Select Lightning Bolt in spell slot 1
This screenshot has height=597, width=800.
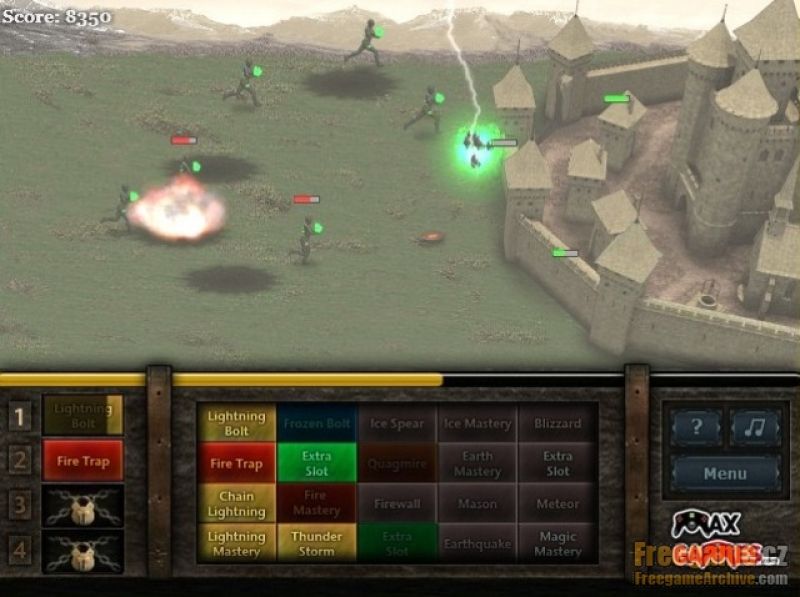83,415
